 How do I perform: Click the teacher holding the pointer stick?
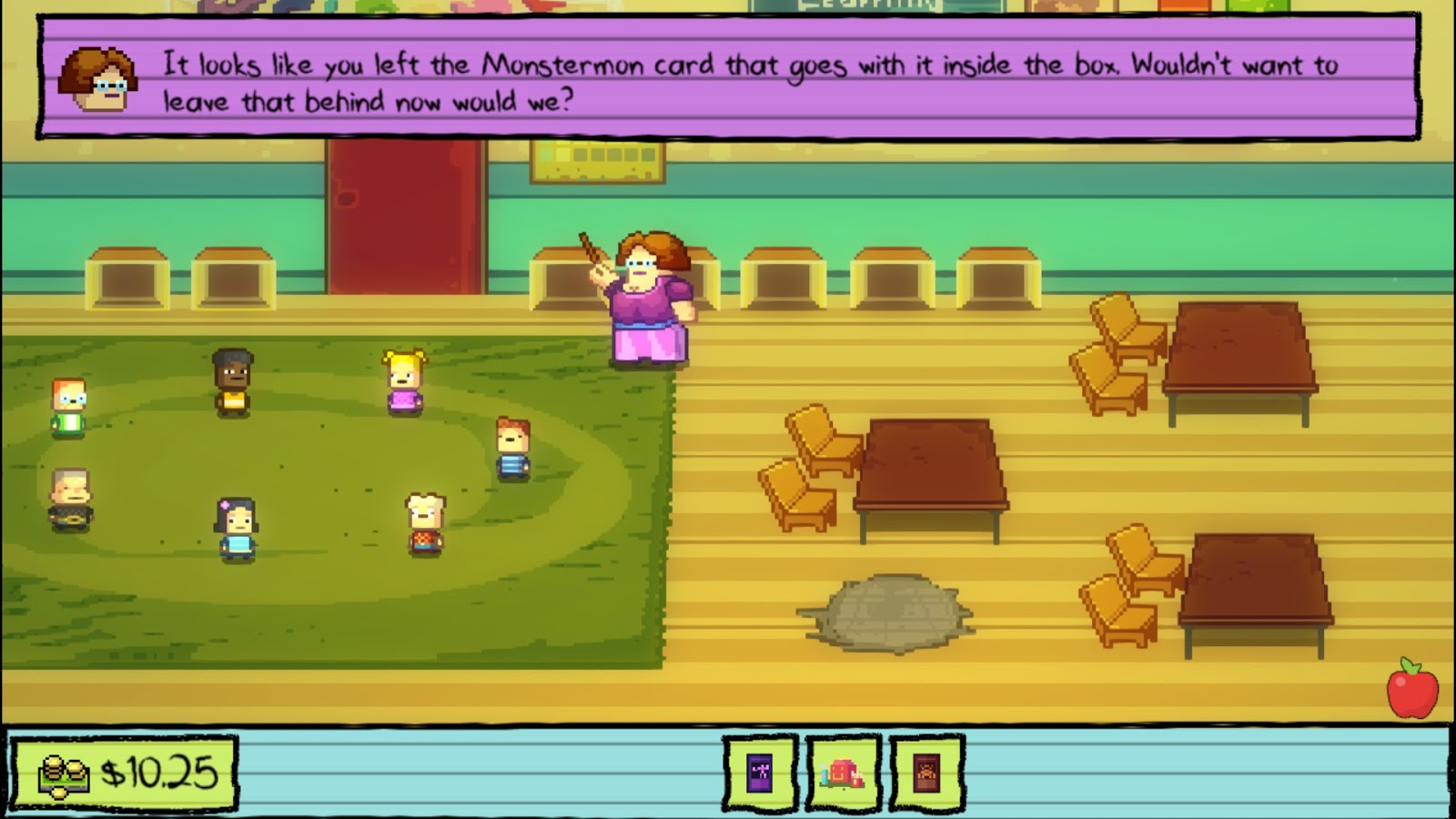[x=648, y=300]
